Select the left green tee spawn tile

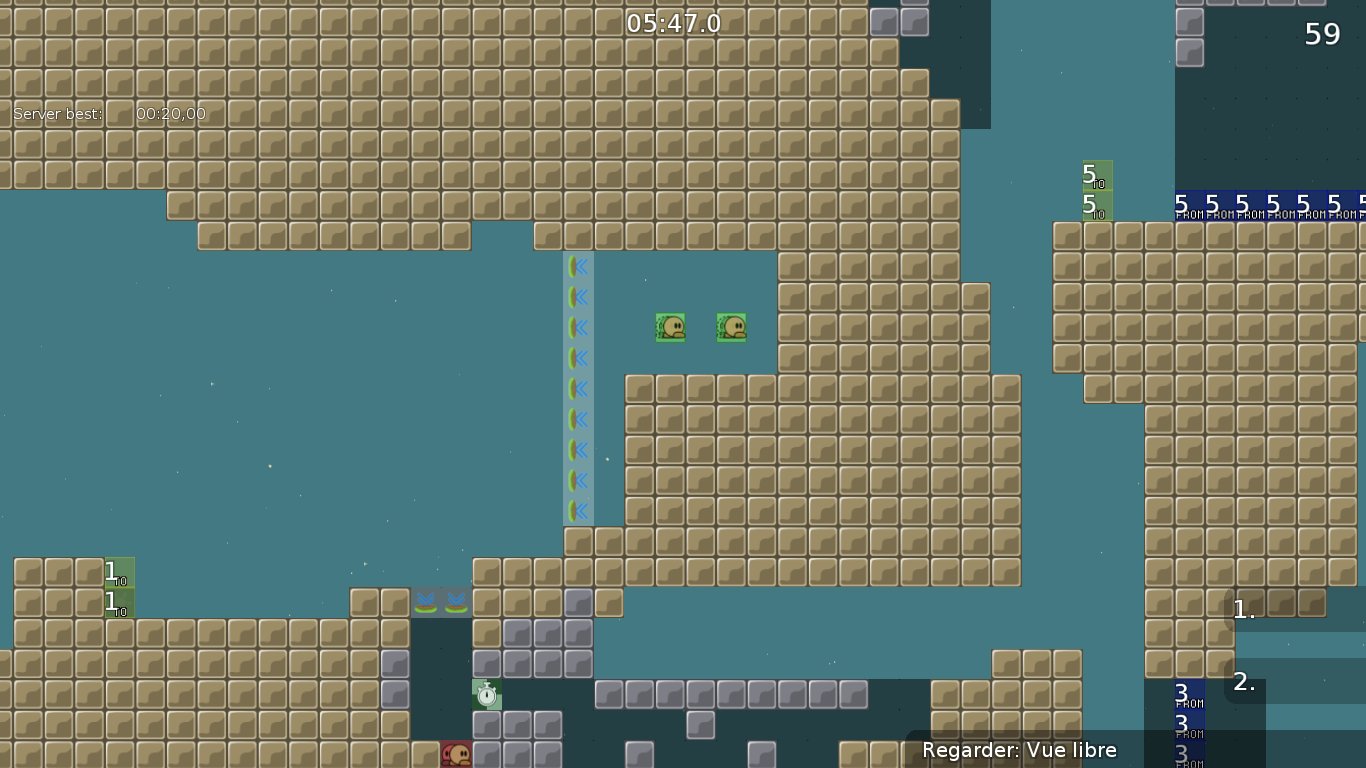670,327
